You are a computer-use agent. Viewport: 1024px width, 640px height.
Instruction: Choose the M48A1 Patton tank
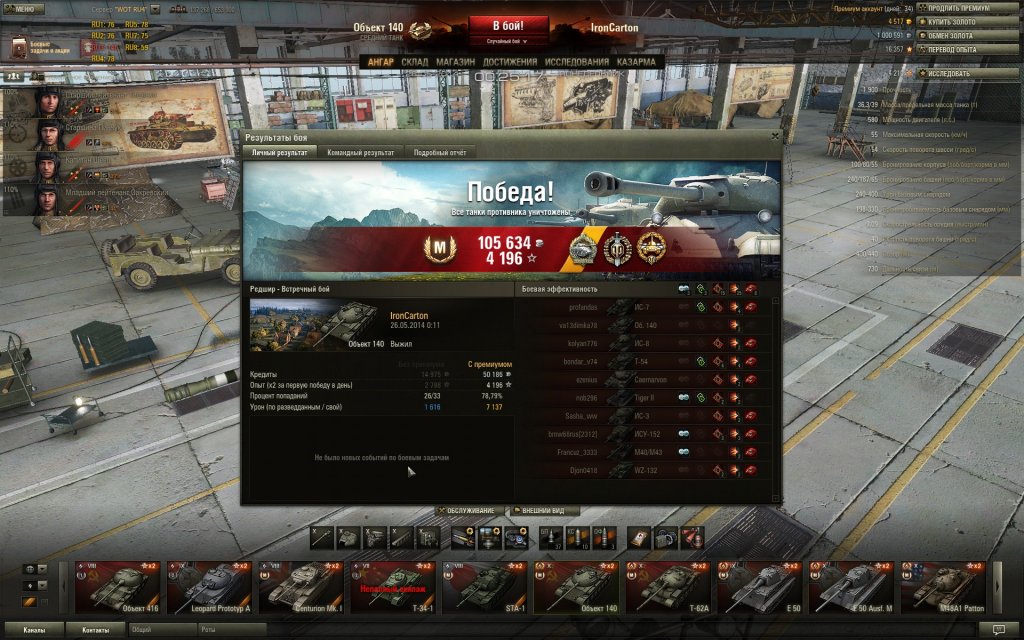coord(943,588)
